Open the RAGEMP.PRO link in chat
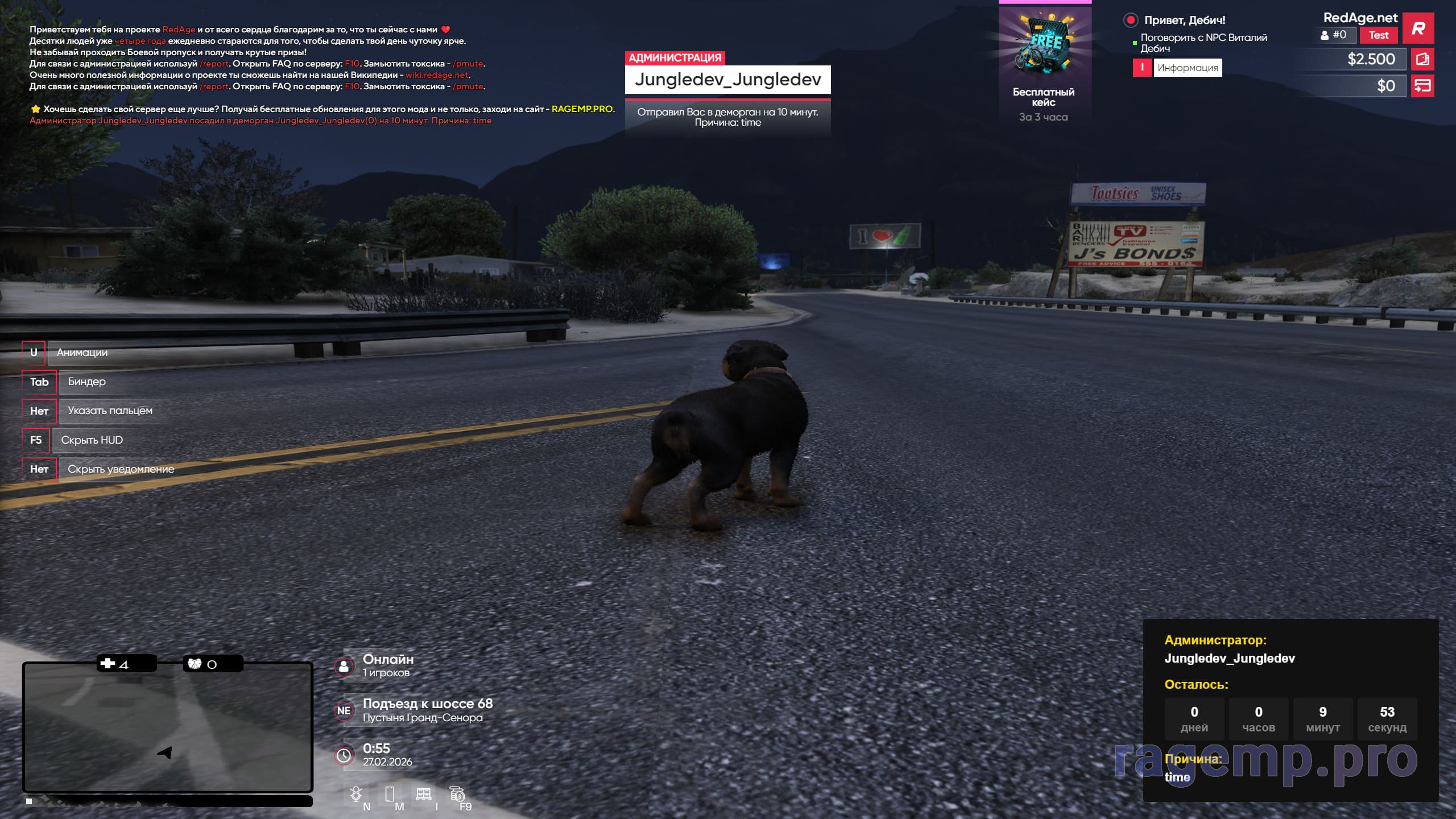 point(582,109)
